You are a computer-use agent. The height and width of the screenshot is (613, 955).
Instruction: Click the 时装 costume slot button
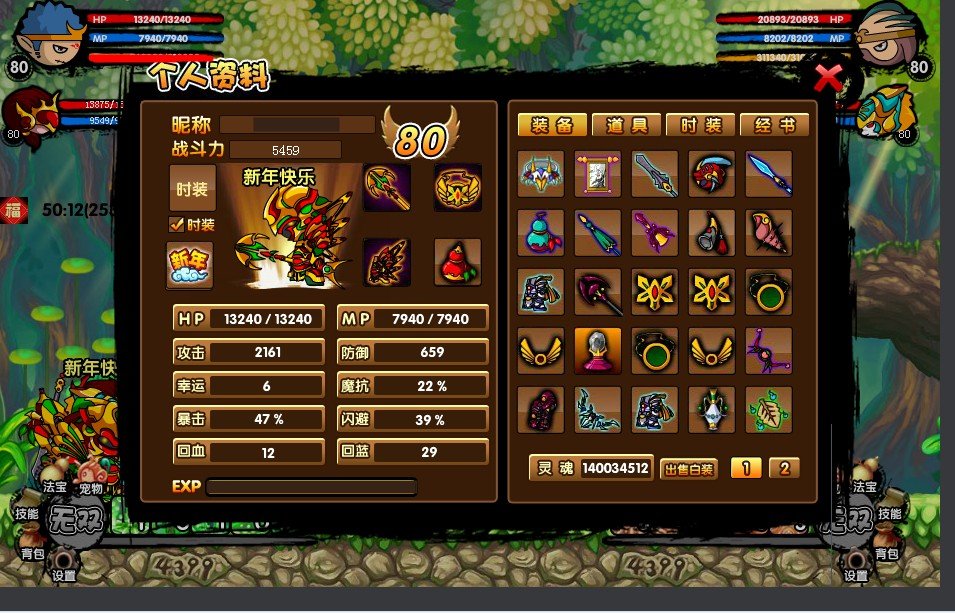click(x=192, y=189)
